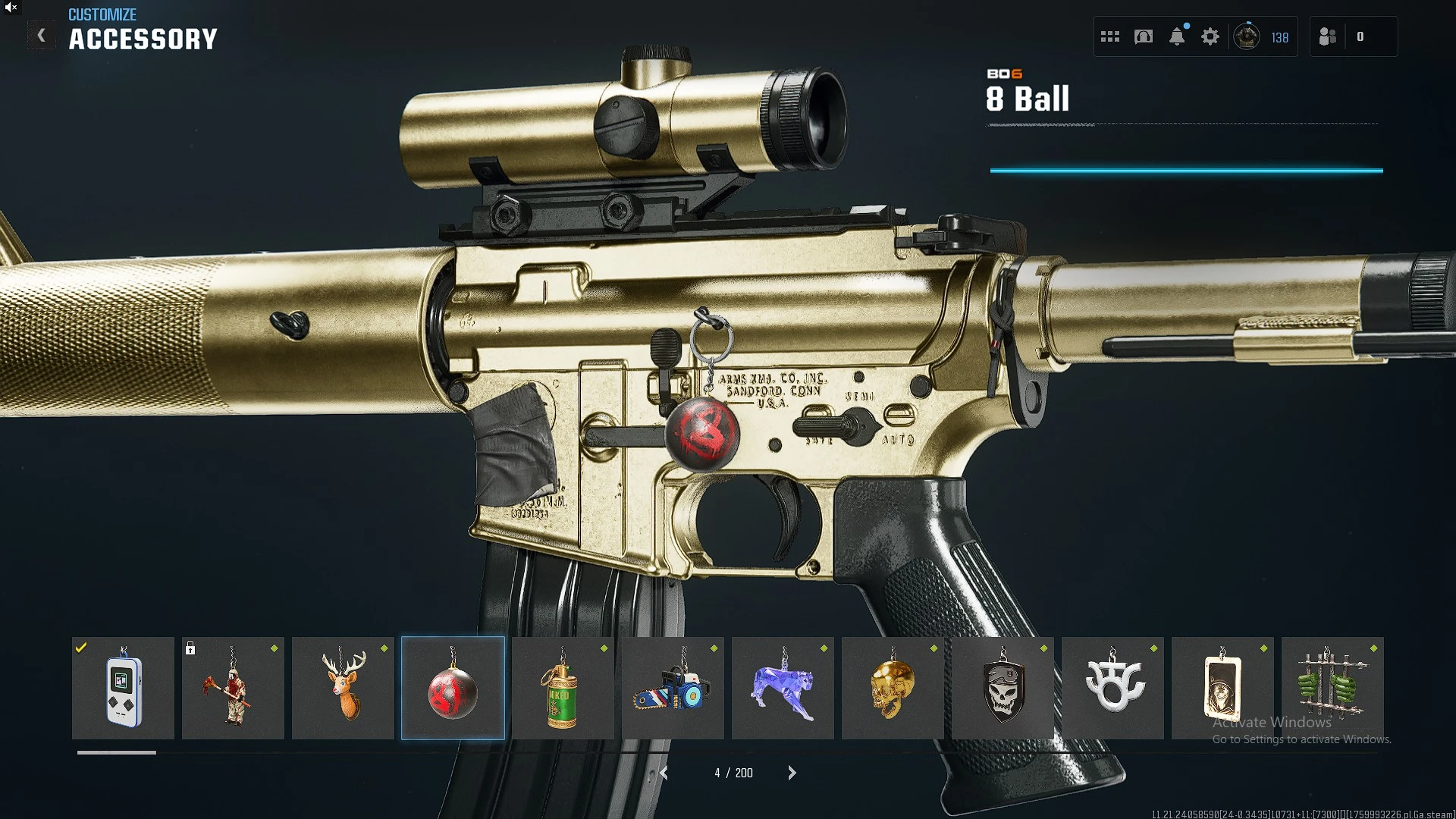The height and width of the screenshot is (819, 1456).
Task: Go to the next accessory page
Action: click(x=792, y=773)
